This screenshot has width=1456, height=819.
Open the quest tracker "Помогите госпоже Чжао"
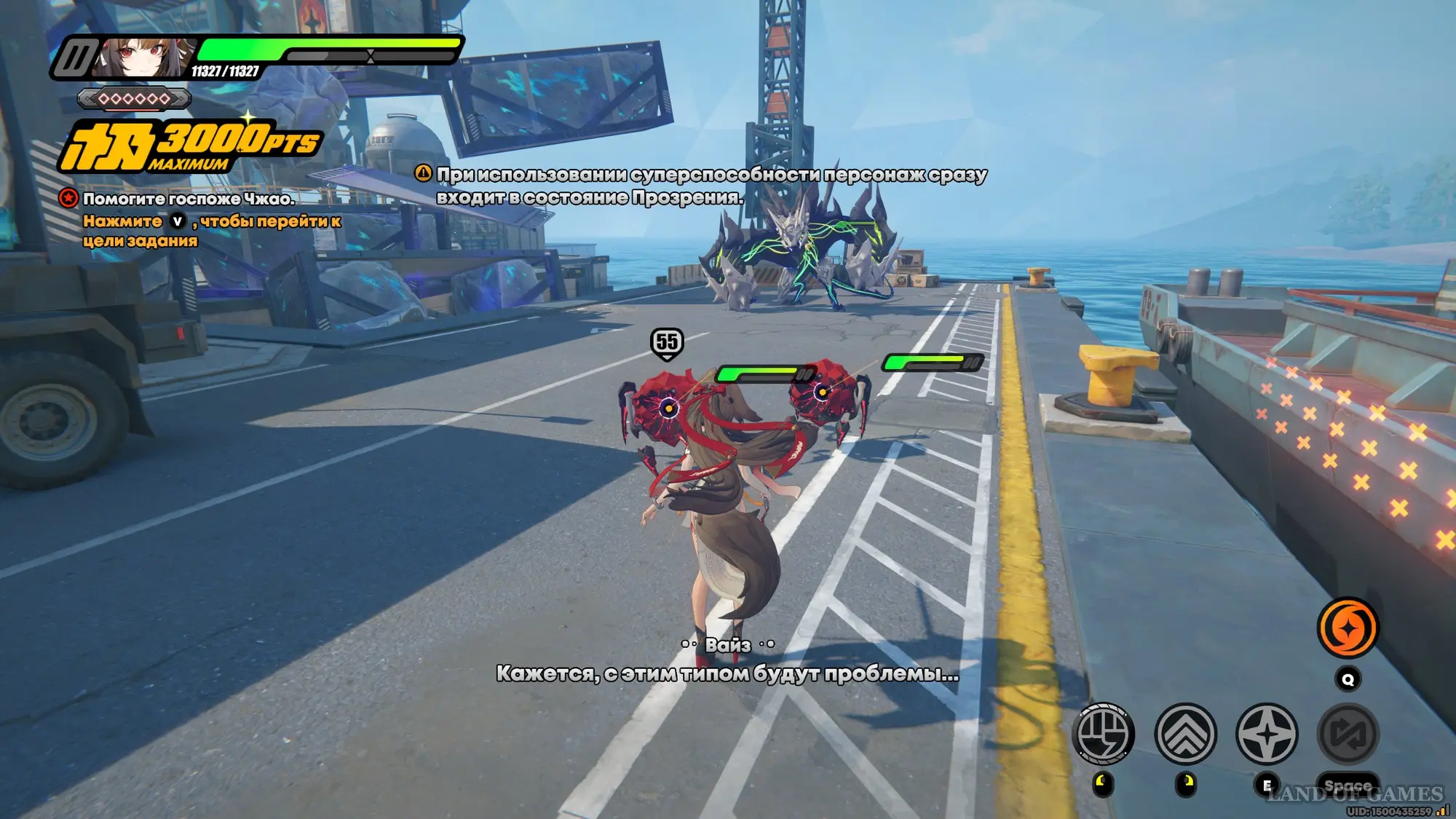(x=188, y=199)
